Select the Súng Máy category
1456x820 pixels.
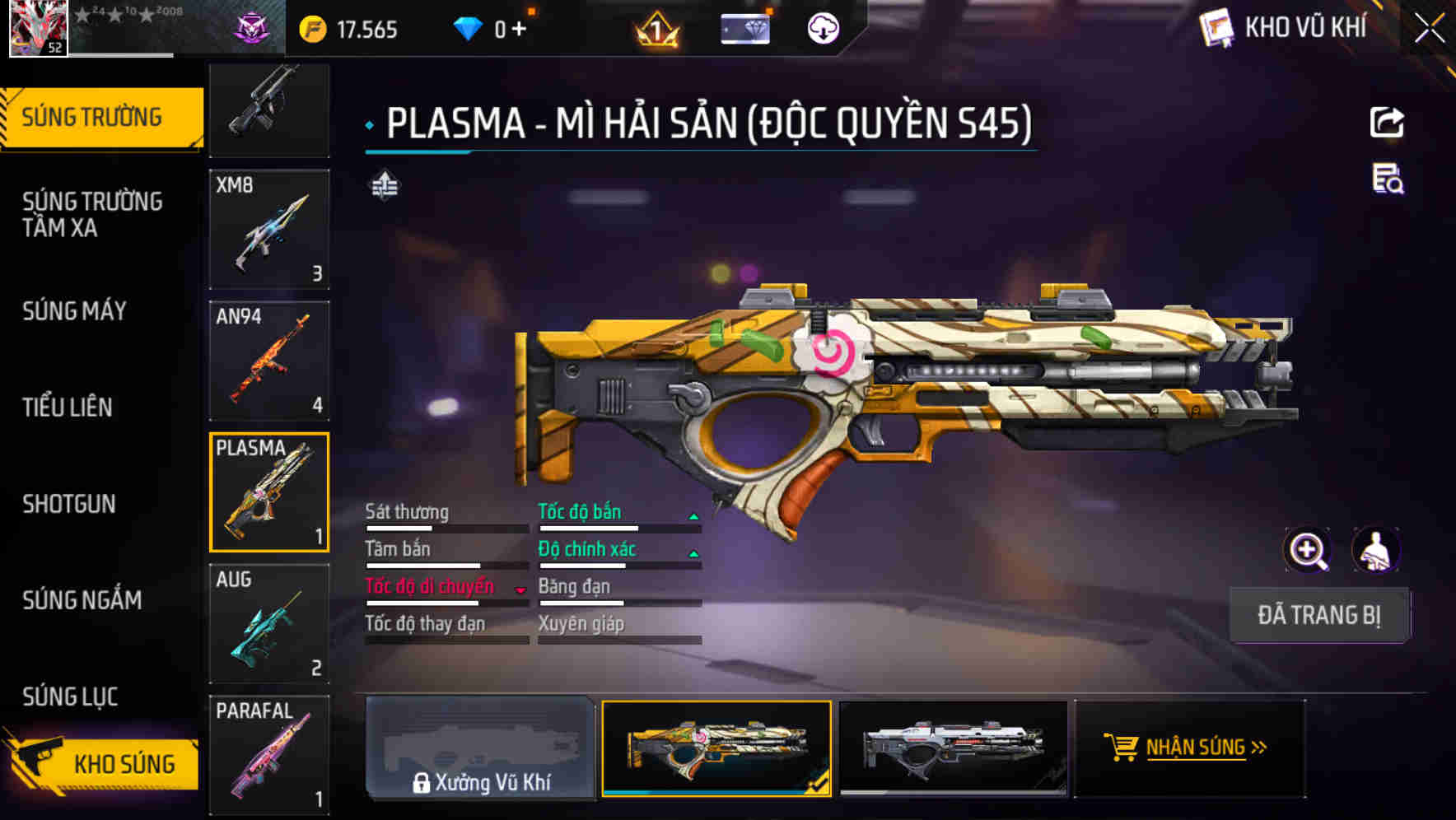pos(74,311)
